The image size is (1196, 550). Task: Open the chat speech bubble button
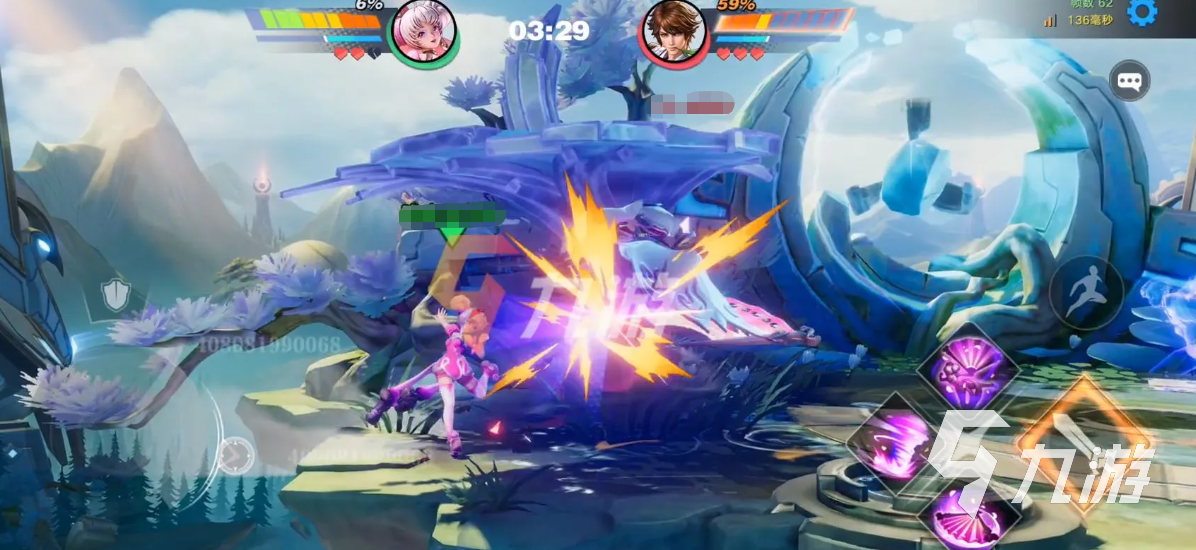point(1130,81)
